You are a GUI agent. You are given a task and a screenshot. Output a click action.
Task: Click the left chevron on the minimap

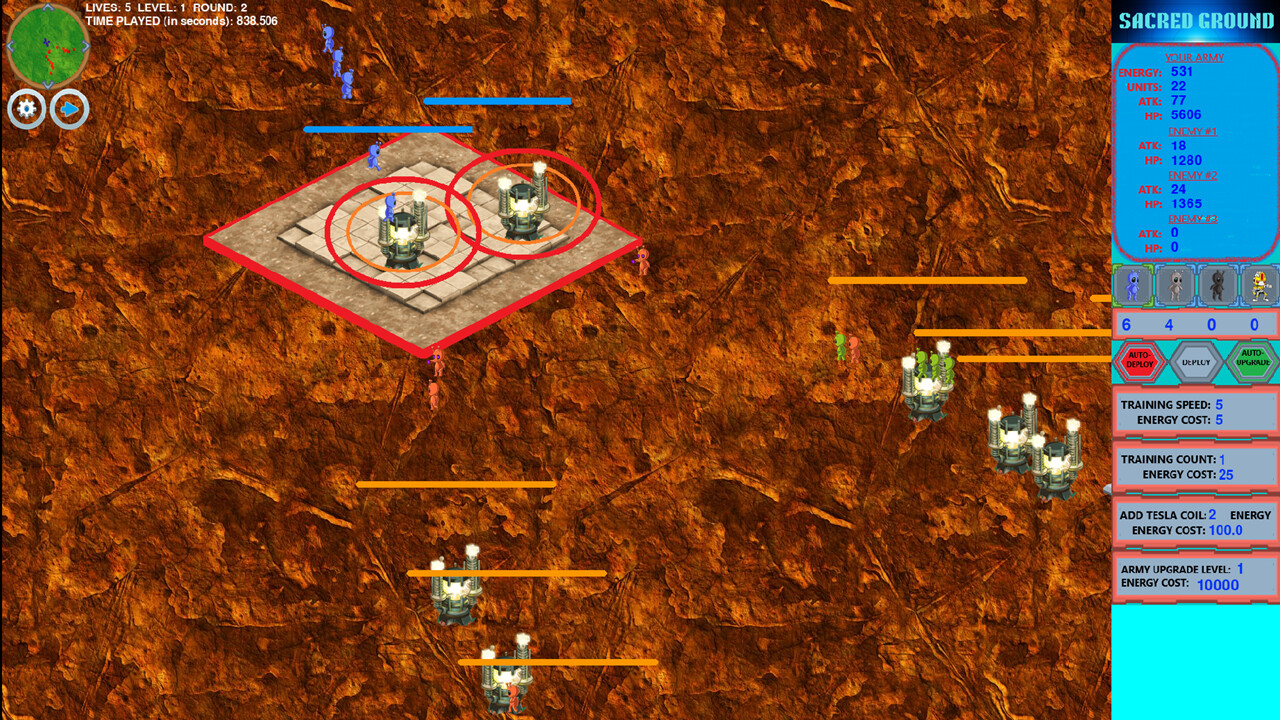pyautogui.click(x=11, y=46)
